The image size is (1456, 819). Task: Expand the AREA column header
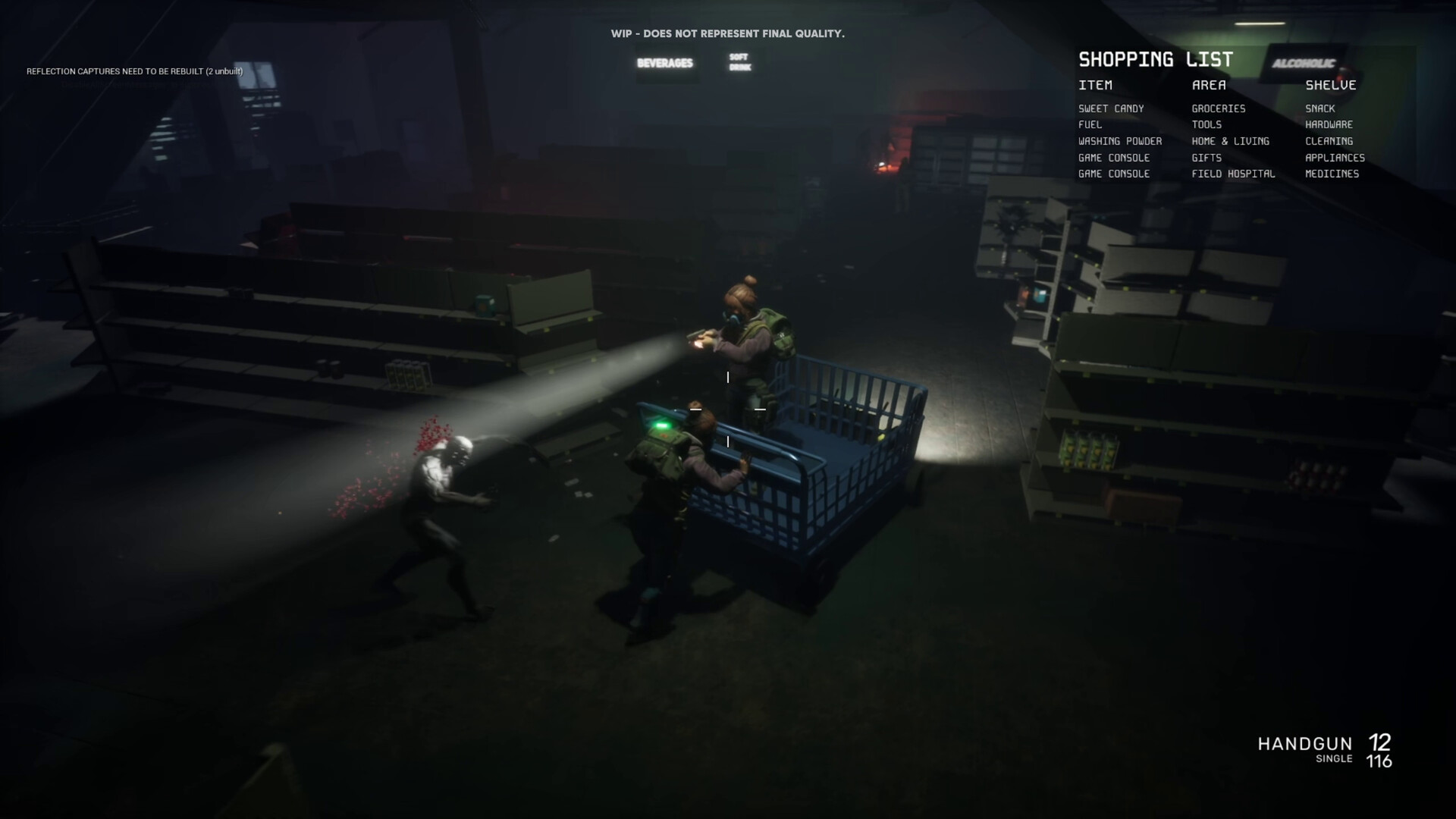point(1208,85)
